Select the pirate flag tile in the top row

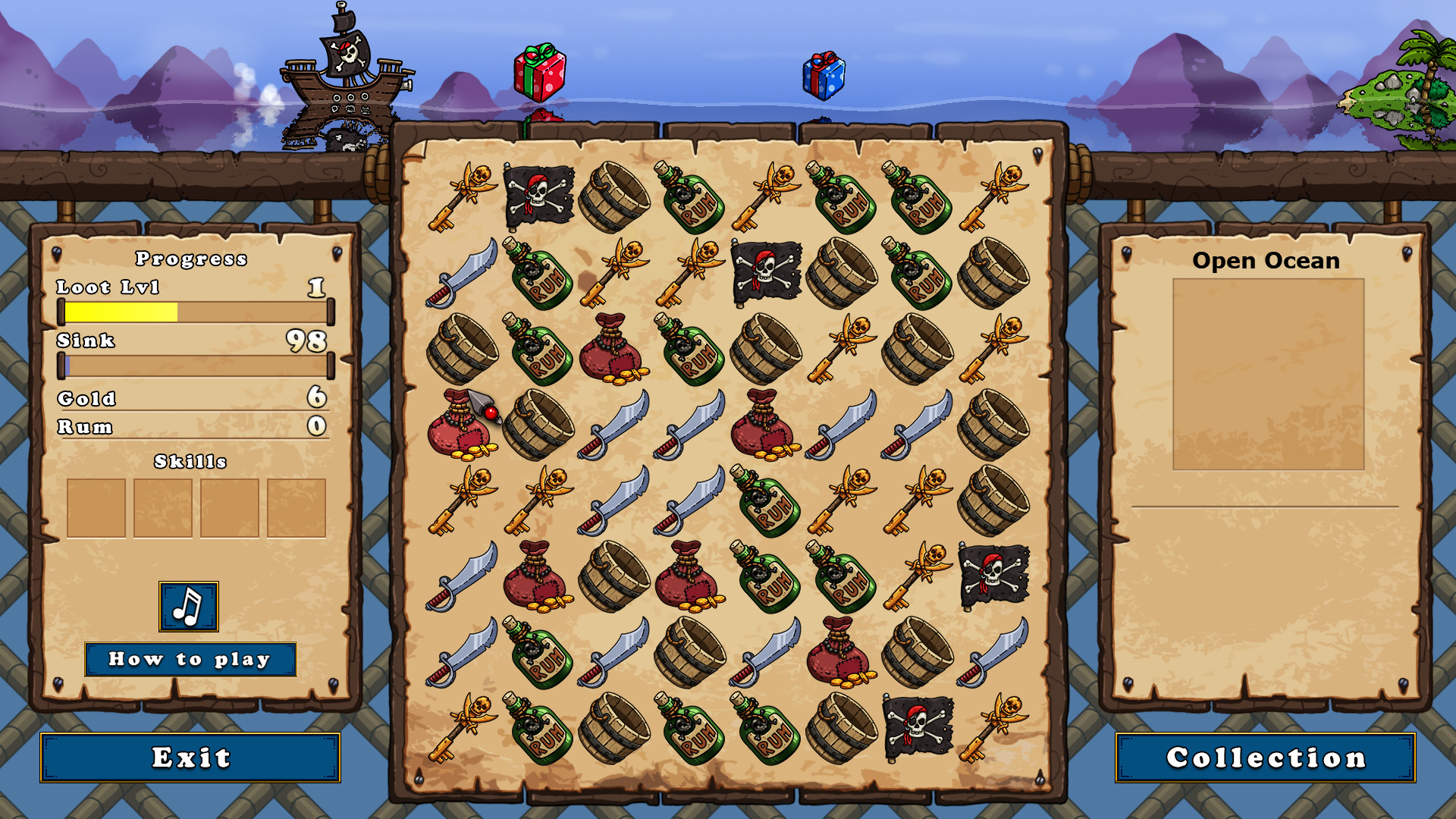(x=541, y=196)
